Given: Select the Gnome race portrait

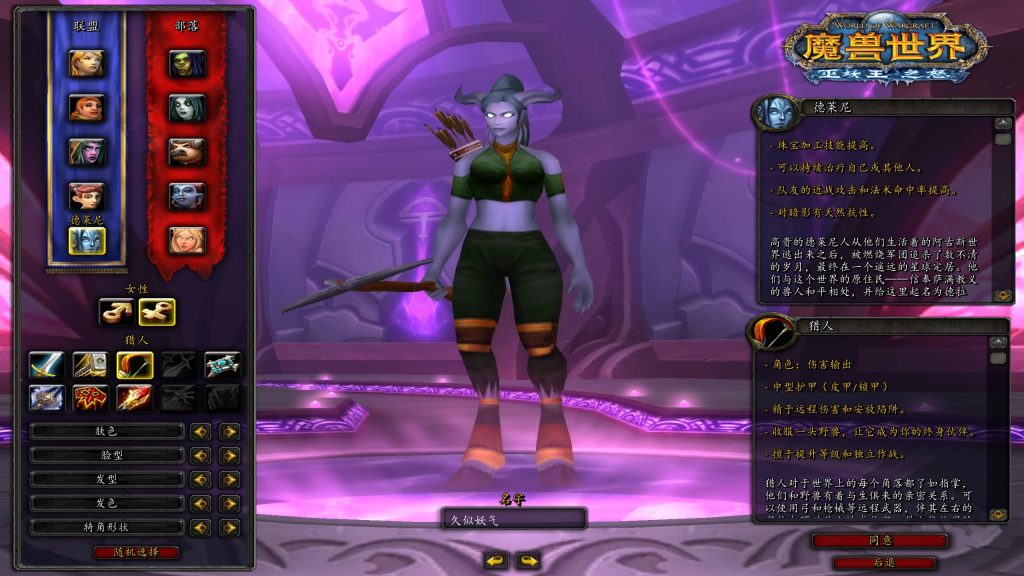Looking at the screenshot, I should point(86,195).
